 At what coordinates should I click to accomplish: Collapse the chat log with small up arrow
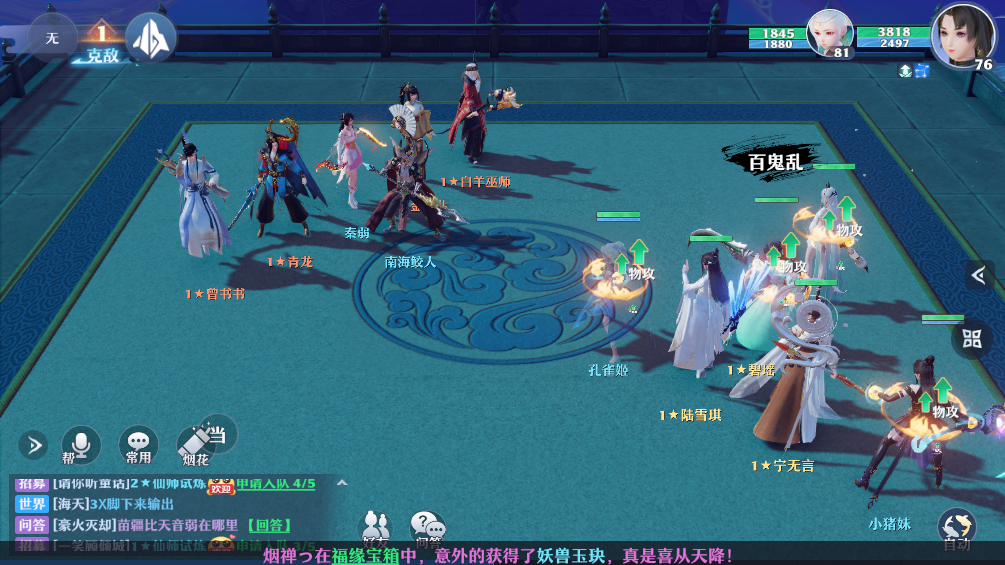(342, 482)
